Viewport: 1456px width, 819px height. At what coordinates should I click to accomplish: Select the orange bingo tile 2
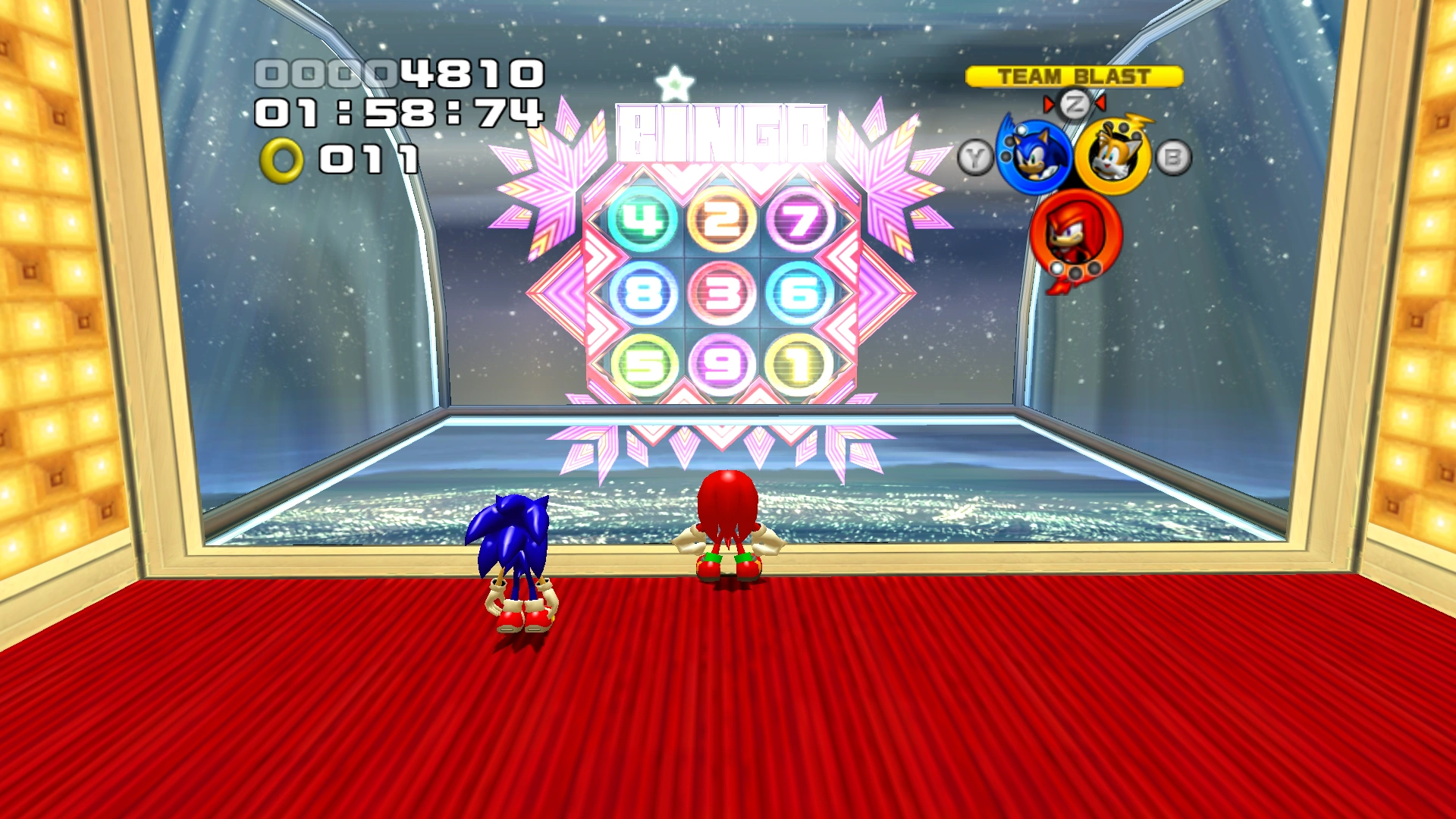[x=721, y=220]
